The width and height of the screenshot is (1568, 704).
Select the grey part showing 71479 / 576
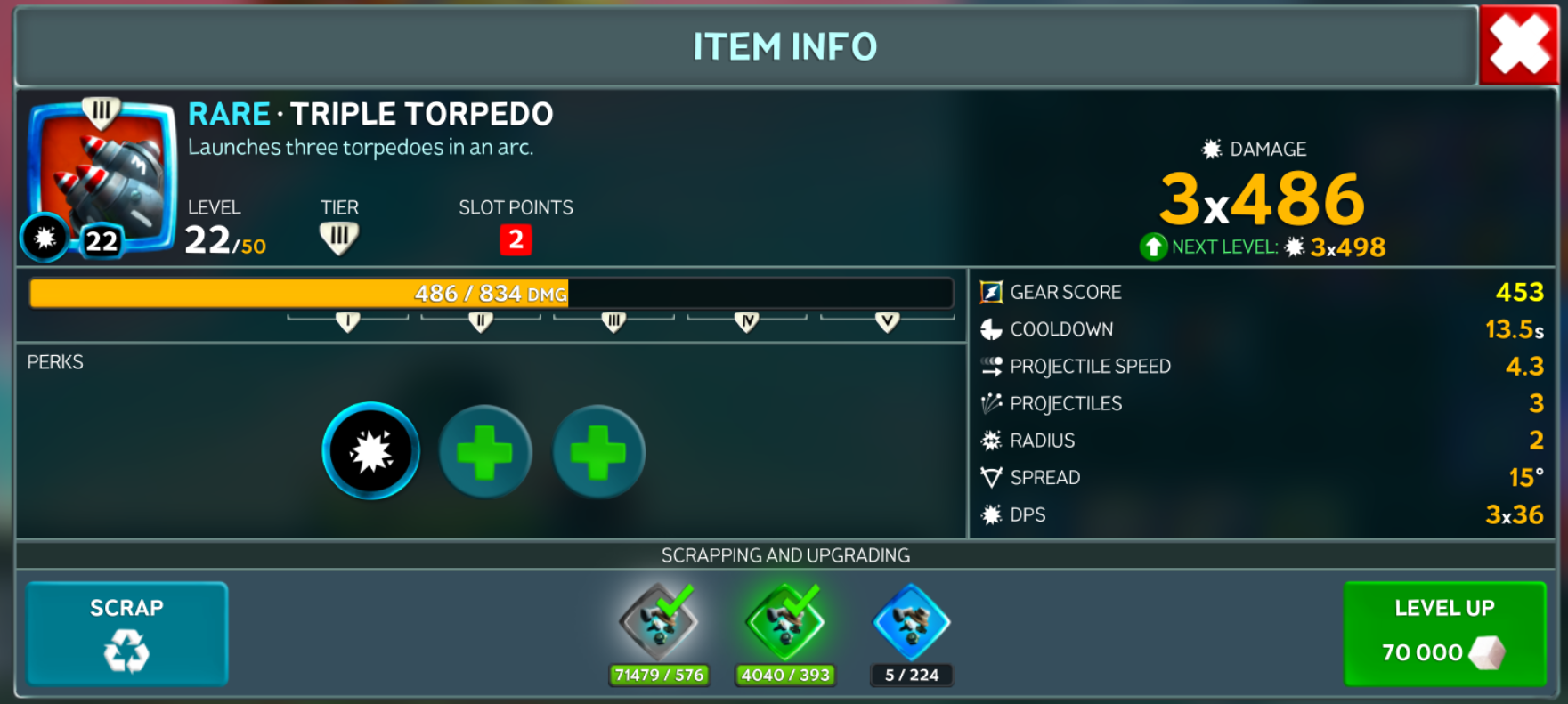(659, 622)
